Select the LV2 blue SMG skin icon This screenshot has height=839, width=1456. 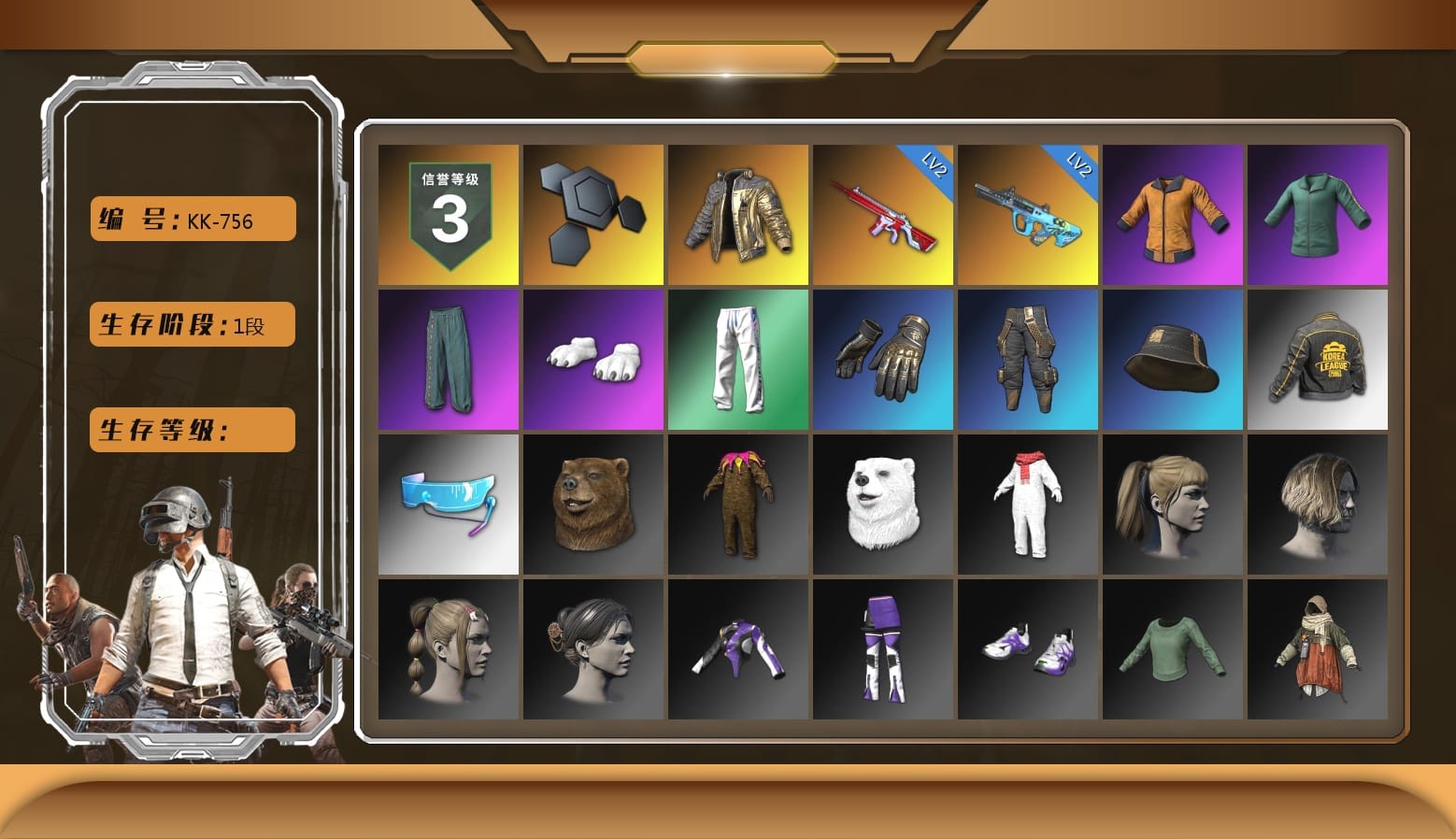(1028, 215)
